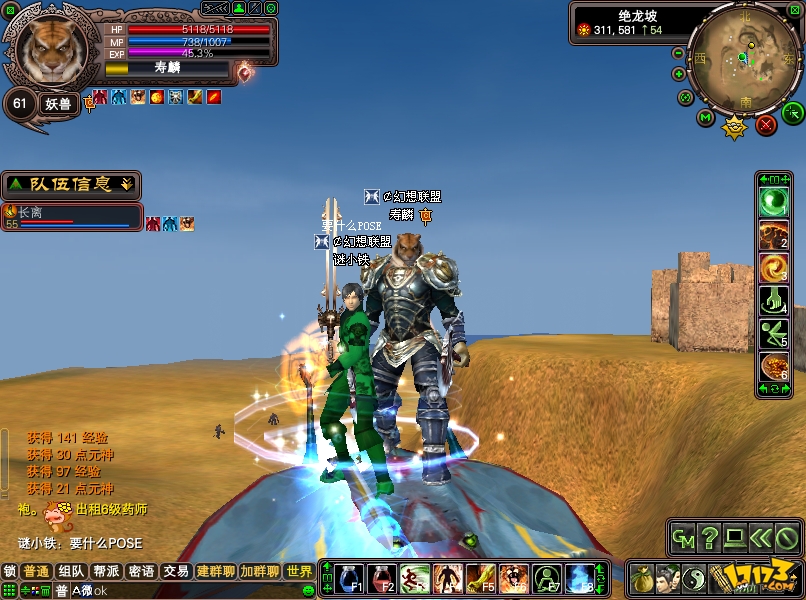Activate the green orb skill in slot 1

pyautogui.click(x=774, y=203)
